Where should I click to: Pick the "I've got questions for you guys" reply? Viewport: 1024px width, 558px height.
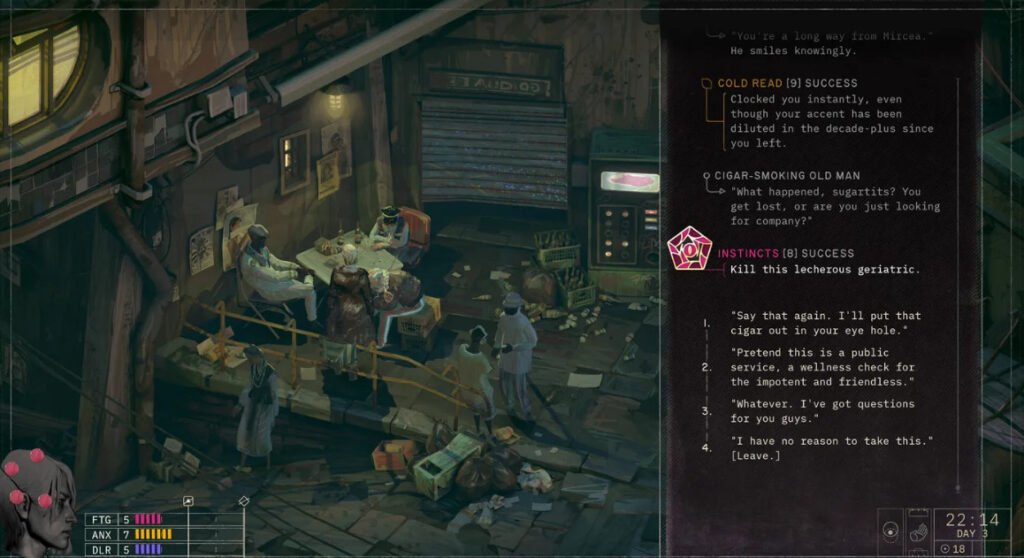point(808,411)
